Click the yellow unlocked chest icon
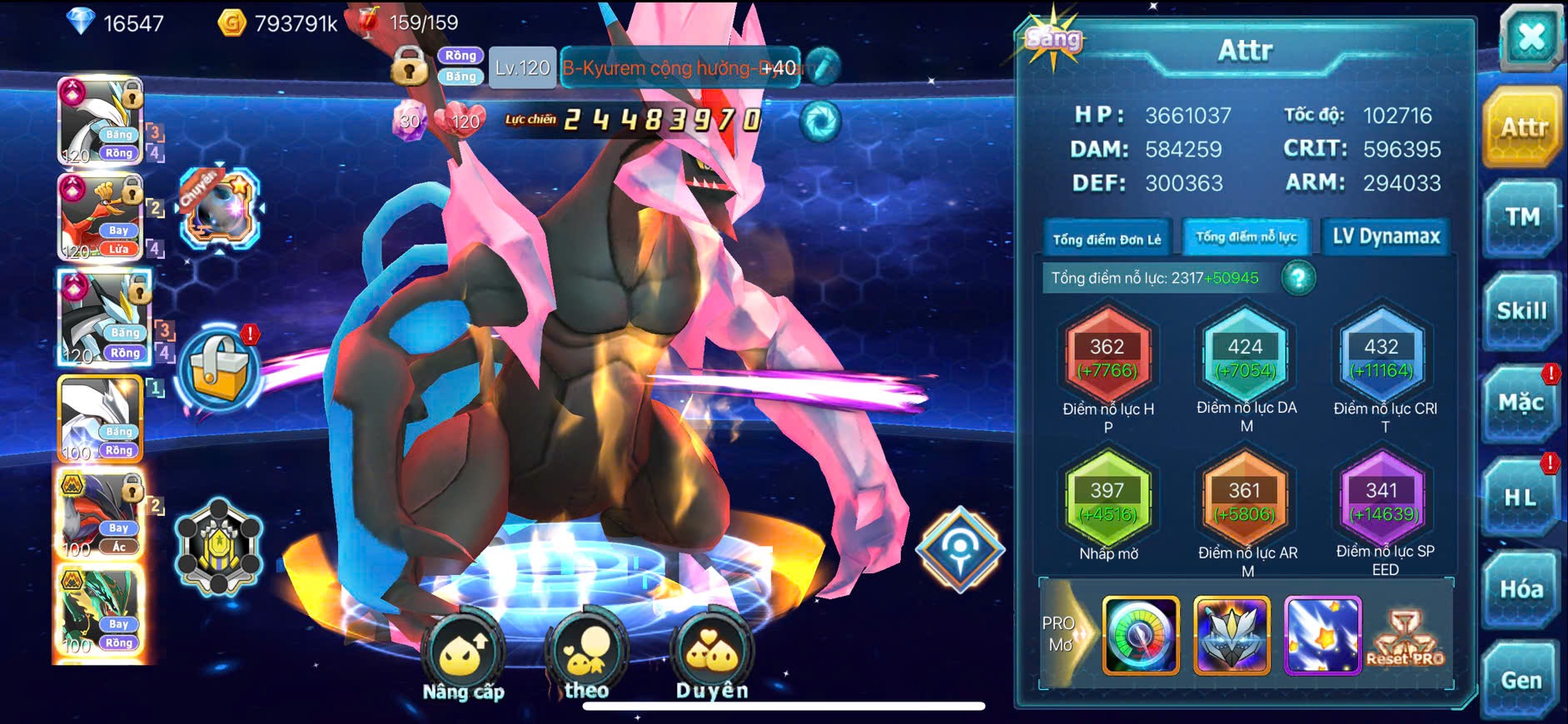This screenshot has width=1568, height=724. (220, 369)
